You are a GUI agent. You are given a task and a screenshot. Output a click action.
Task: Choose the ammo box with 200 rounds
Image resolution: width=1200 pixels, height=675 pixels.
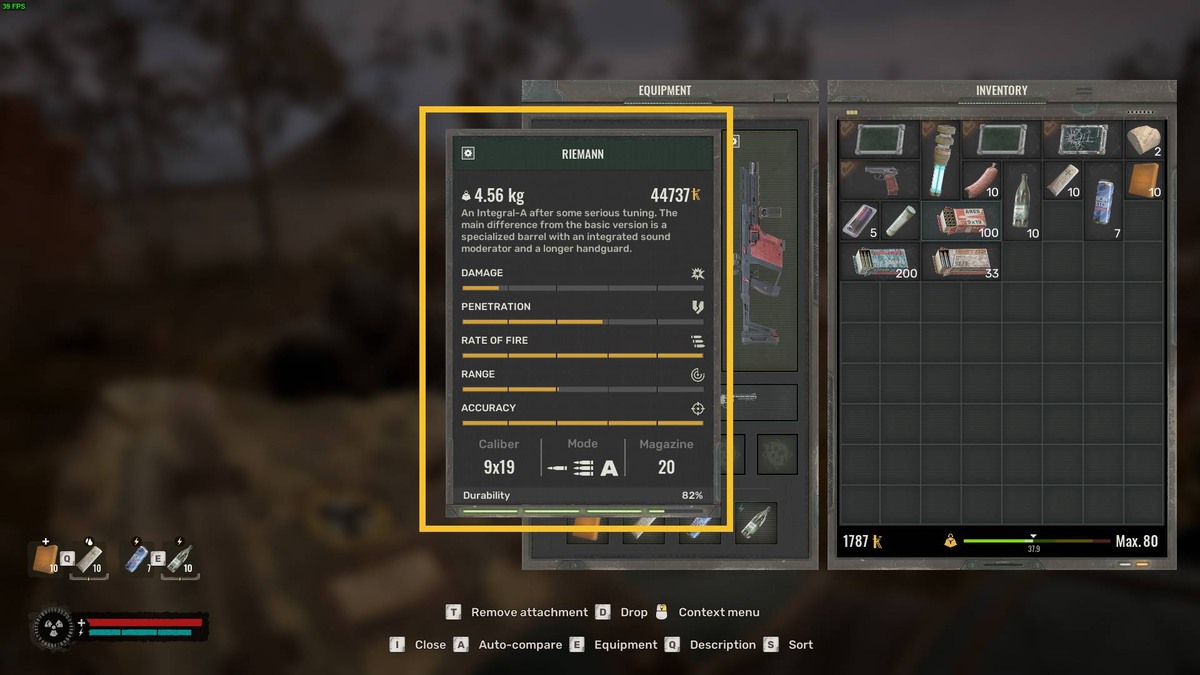(879, 262)
